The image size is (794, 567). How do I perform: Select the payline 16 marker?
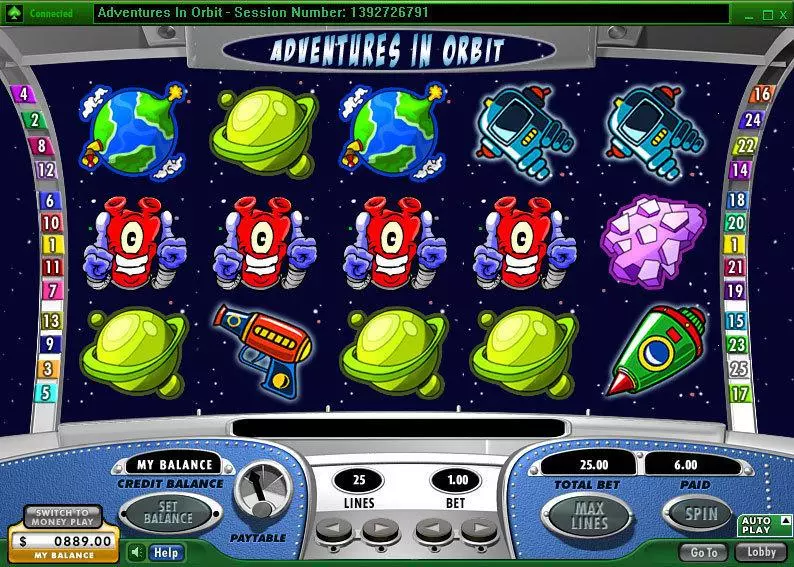tap(762, 95)
